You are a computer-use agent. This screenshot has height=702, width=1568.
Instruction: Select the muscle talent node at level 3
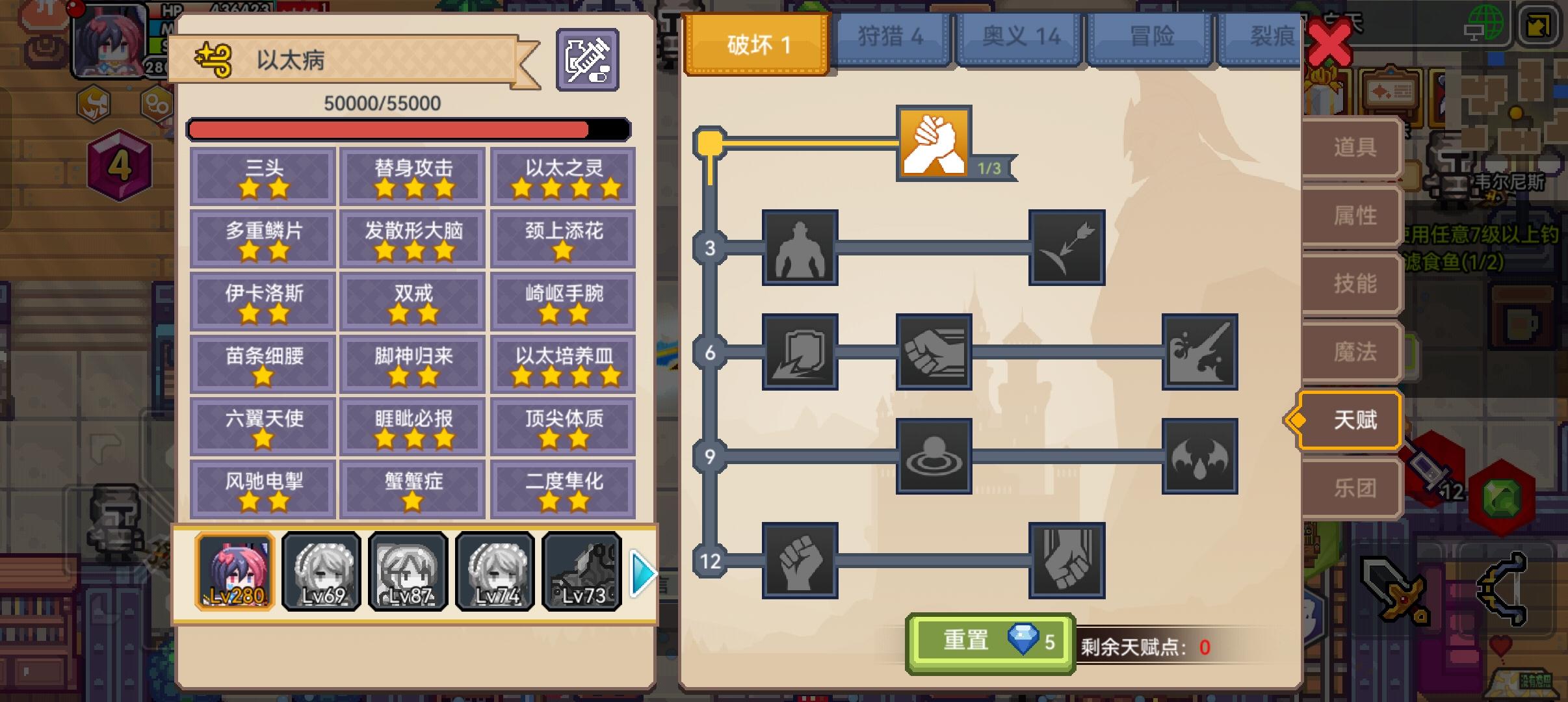(800, 248)
